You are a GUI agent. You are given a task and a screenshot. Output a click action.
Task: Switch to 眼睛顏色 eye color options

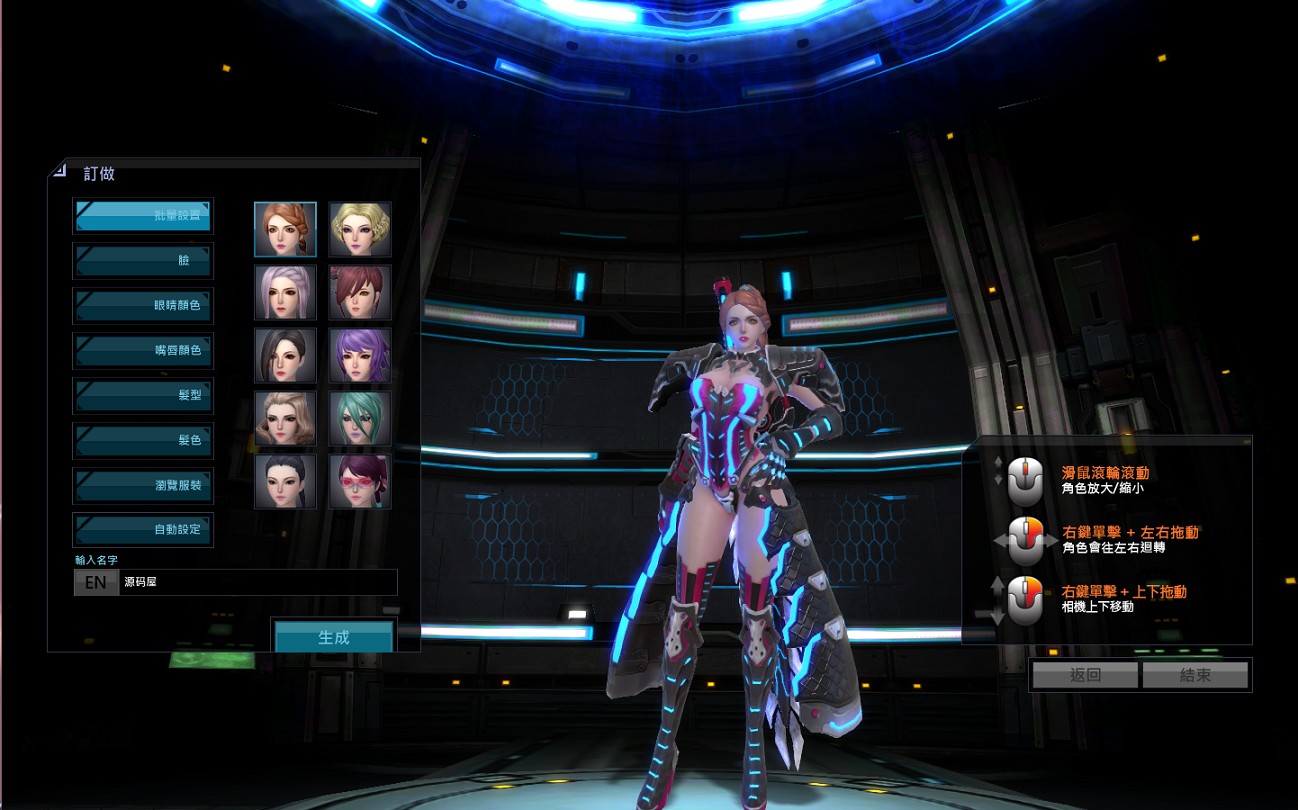pos(143,306)
